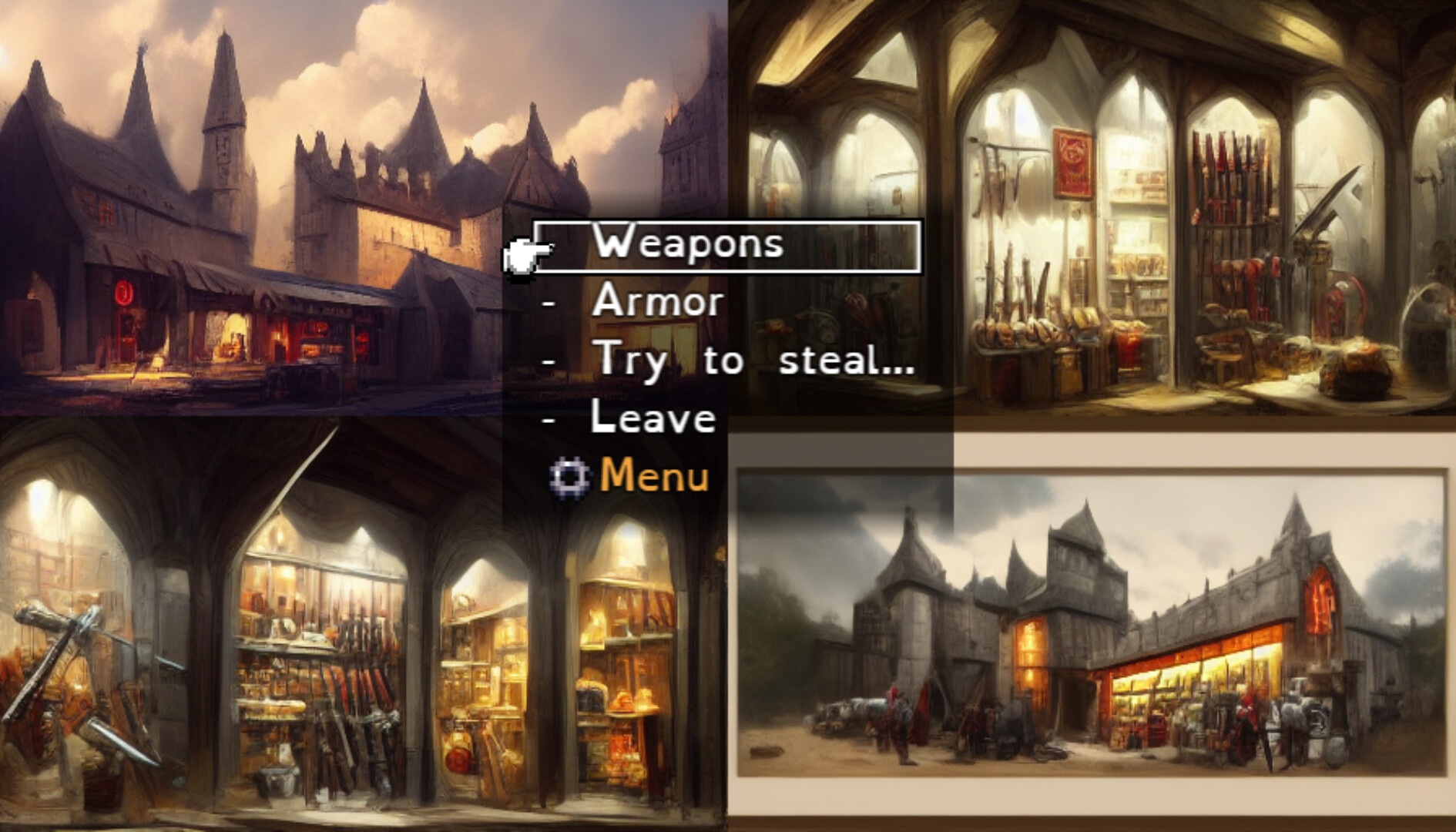Toggle selection onto the Leave entry
Image resolution: width=1456 pixels, height=832 pixels.
[654, 418]
